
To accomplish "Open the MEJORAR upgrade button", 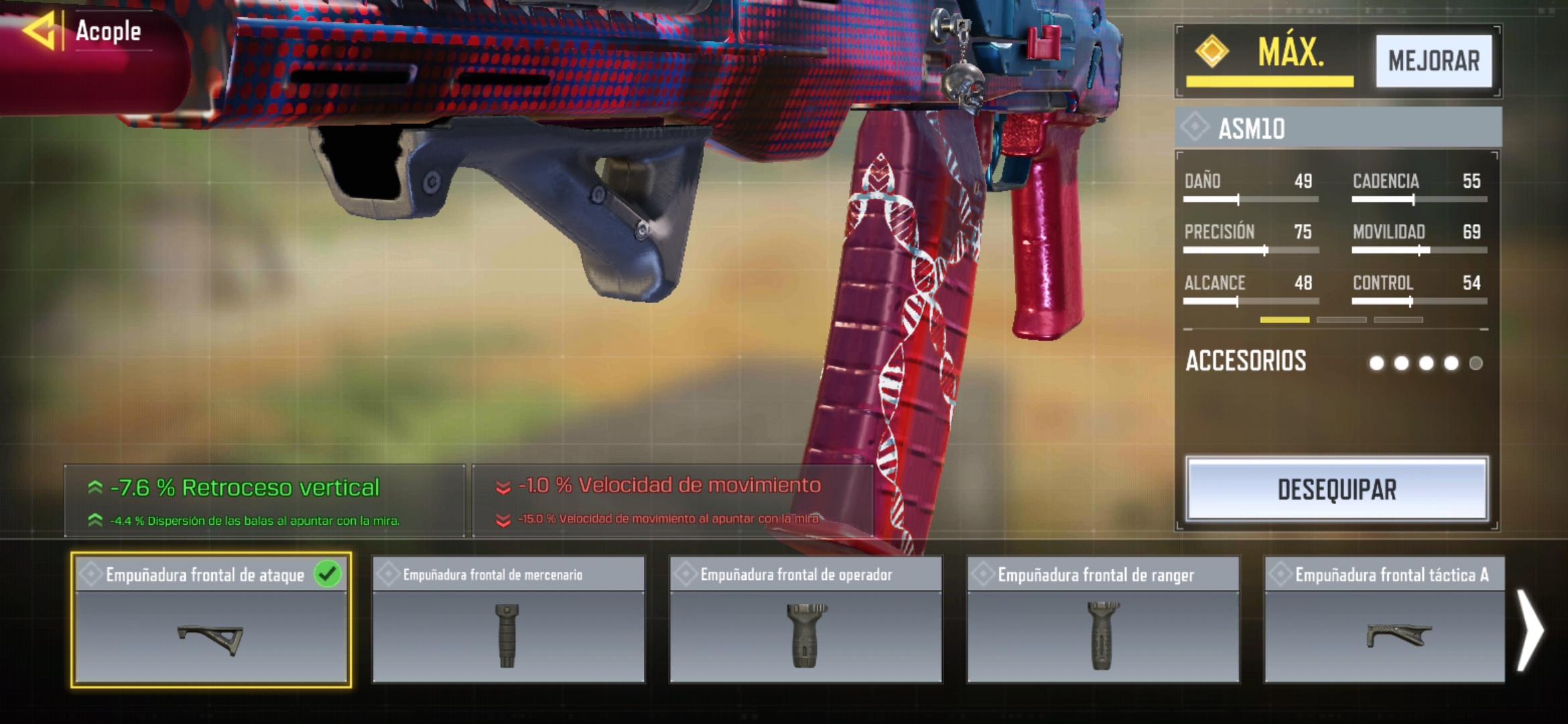I will pos(1433,61).
